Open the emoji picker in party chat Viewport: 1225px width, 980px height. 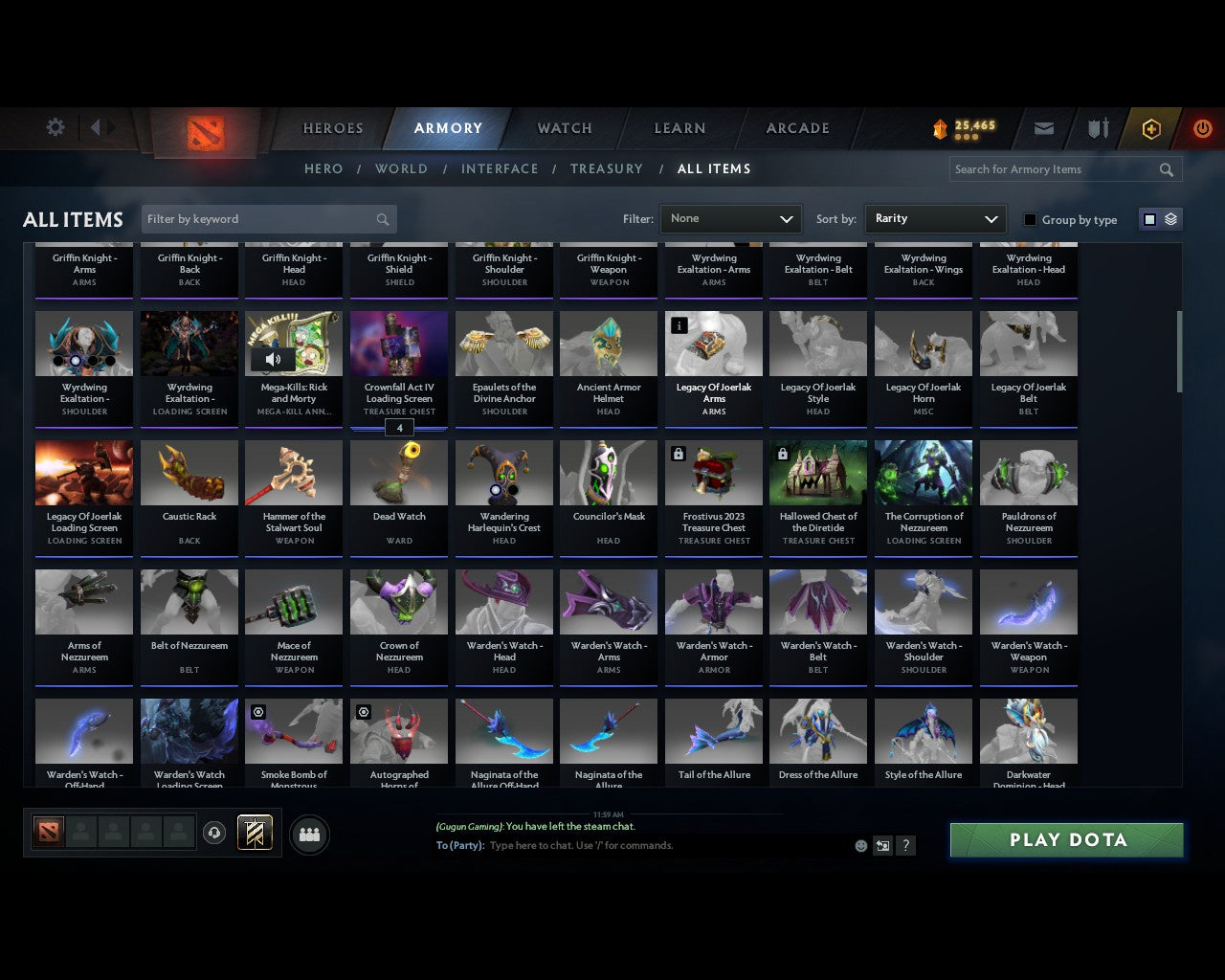860,846
